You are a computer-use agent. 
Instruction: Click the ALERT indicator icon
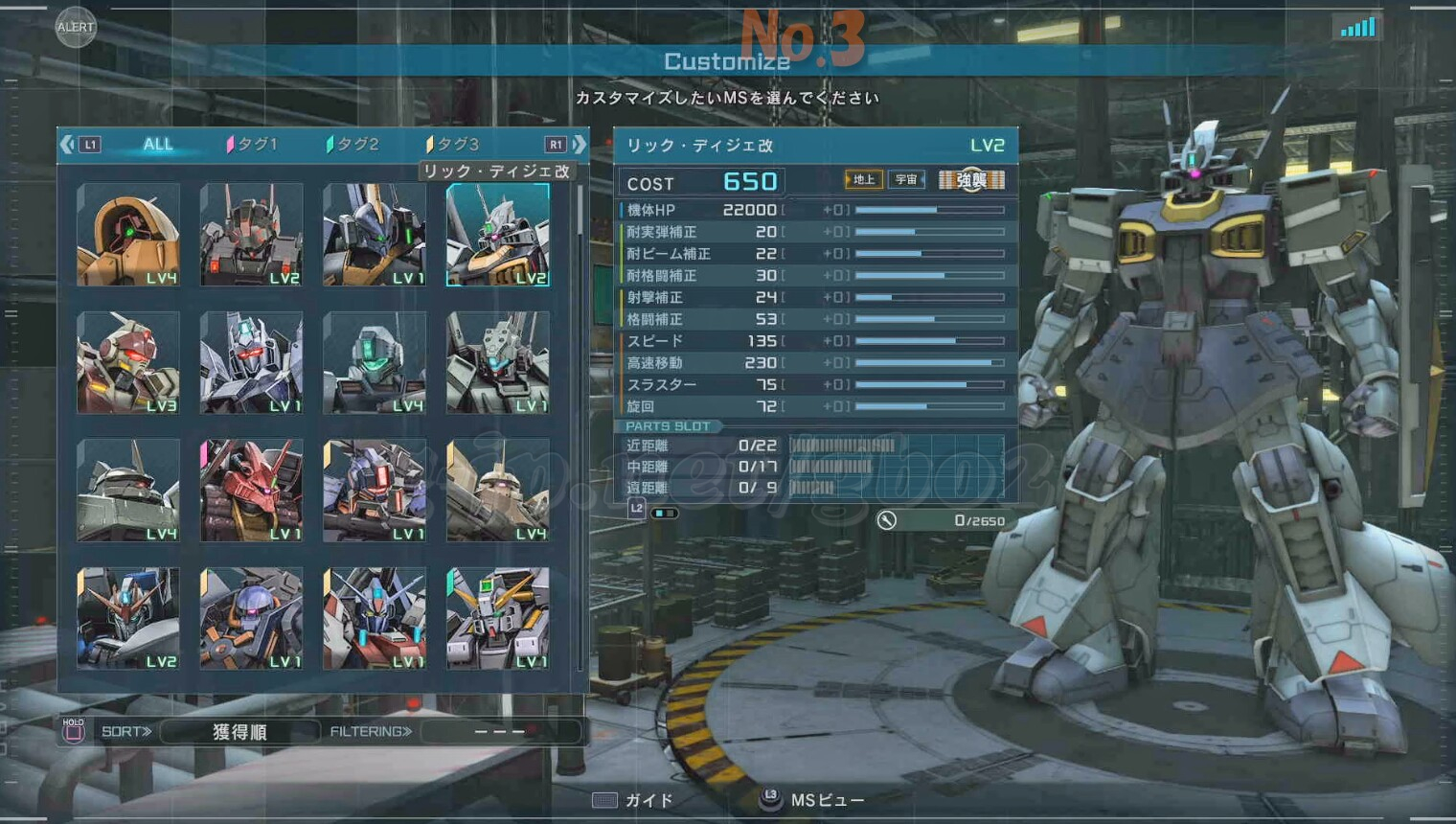click(x=75, y=27)
